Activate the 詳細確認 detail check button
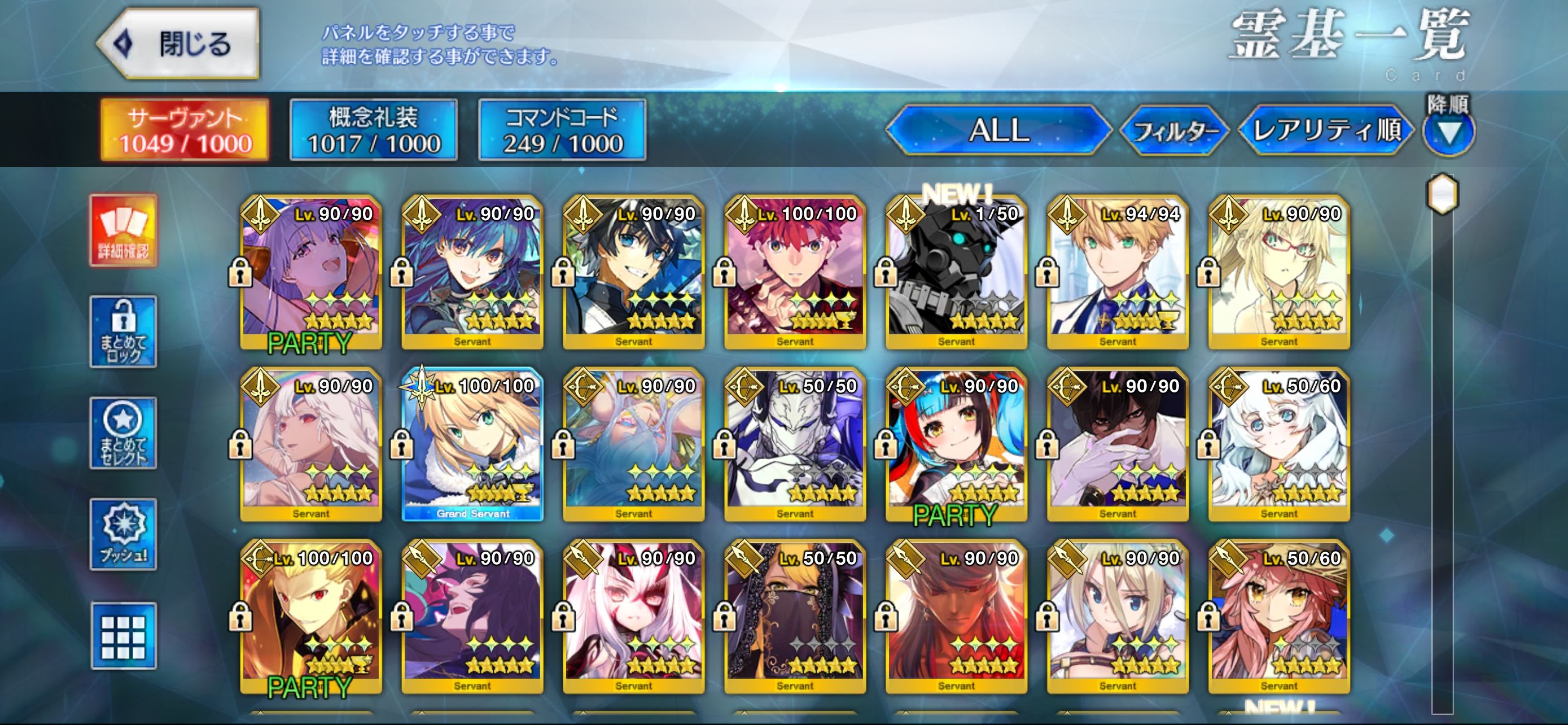This screenshot has height=725, width=1568. [x=124, y=231]
